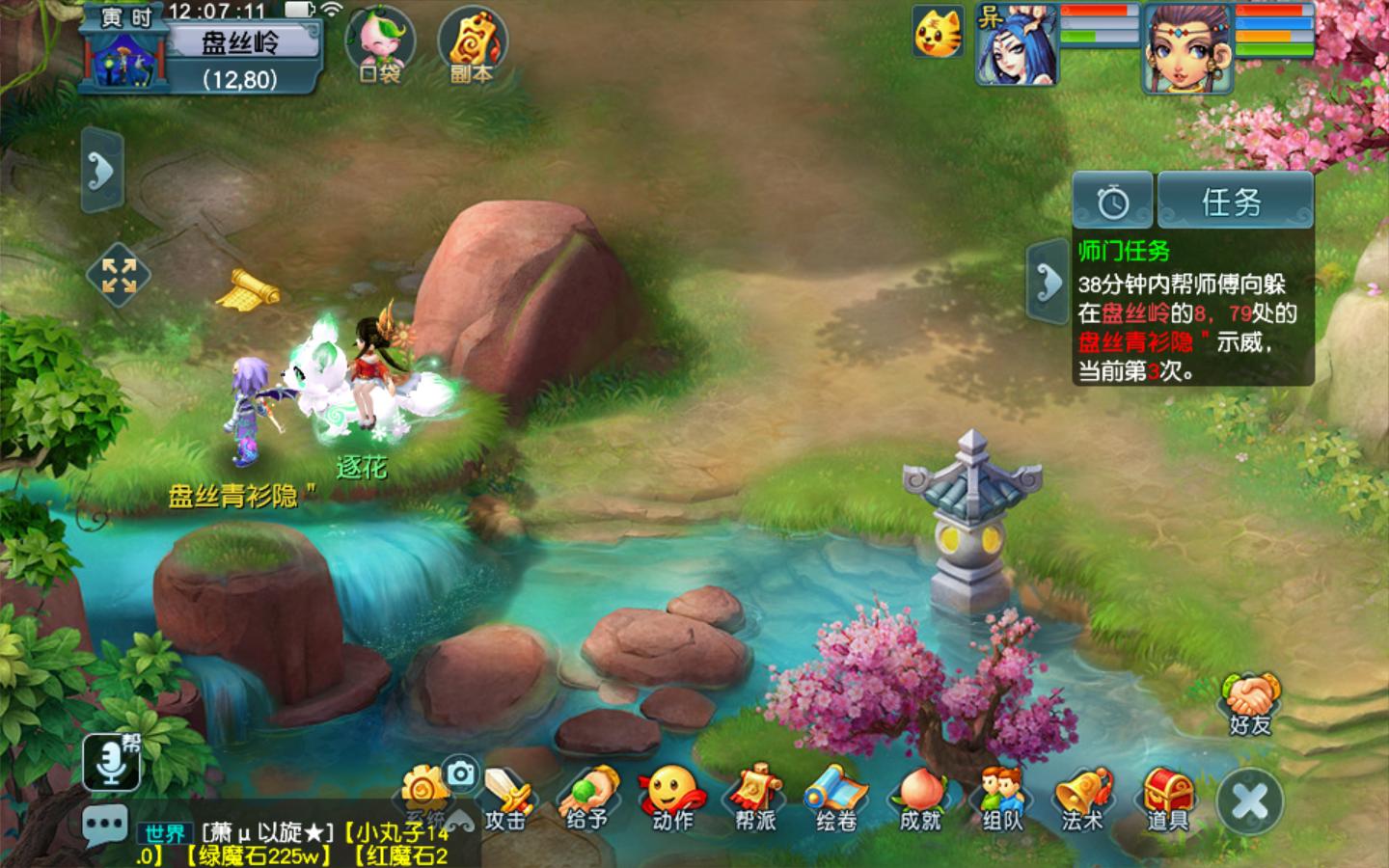Viewport: 1389px width, 868px height.
Task: Open the 道具 inventory chest
Action: click(x=1168, y=800)
